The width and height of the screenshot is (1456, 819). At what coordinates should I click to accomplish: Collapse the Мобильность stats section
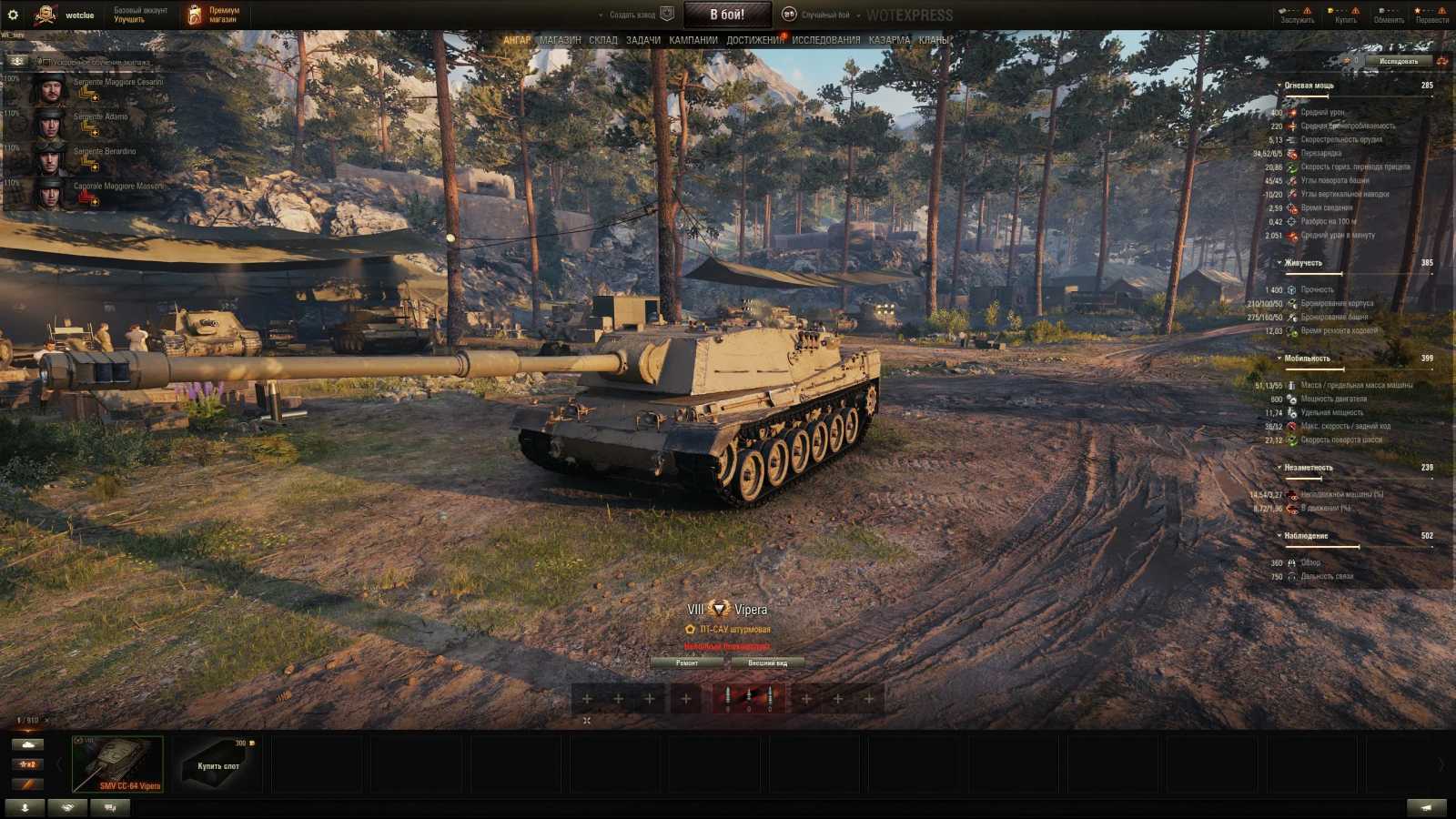pyautogui.click(x=1279, y=359)
